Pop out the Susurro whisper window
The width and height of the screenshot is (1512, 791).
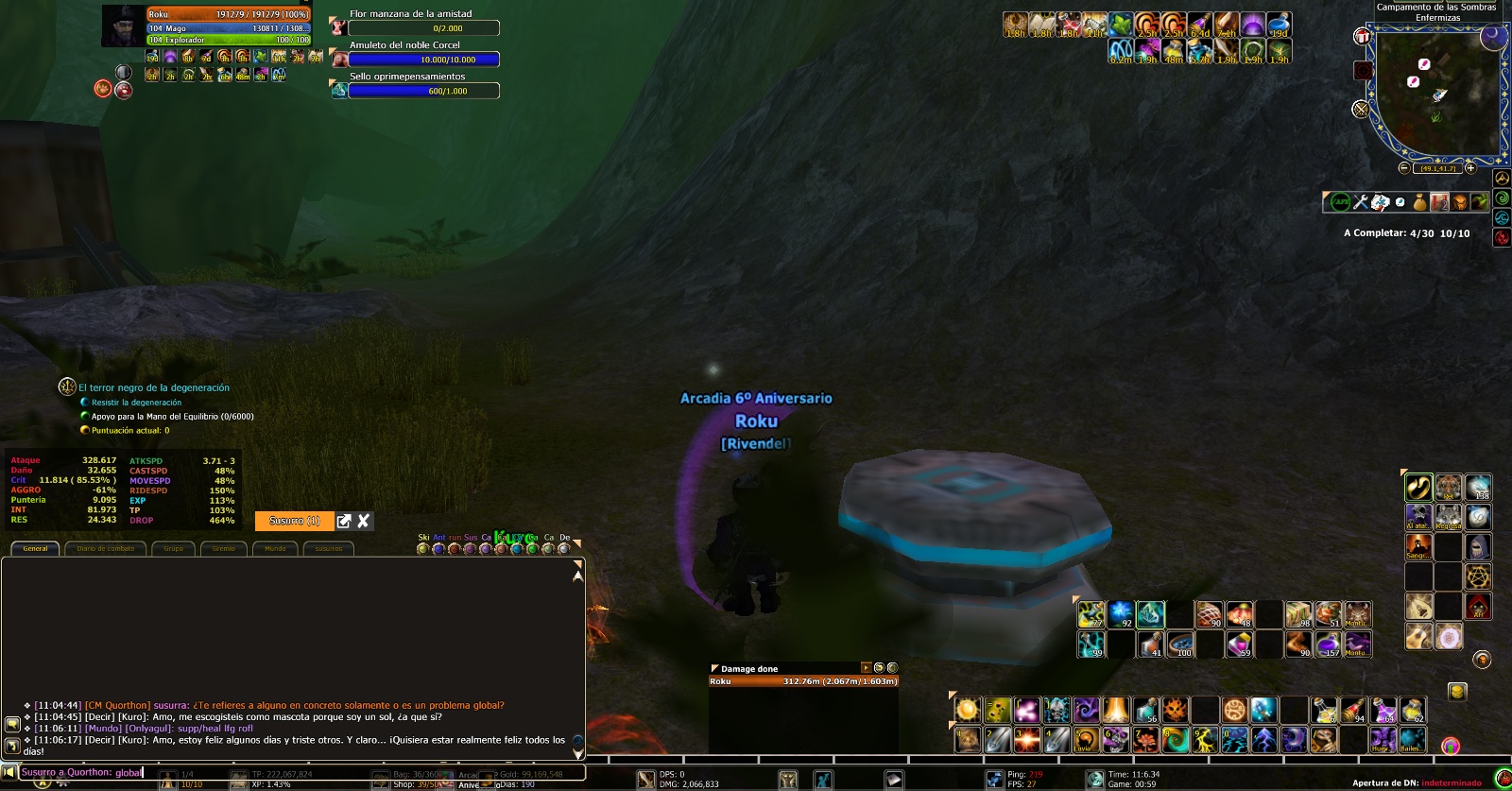[344, 521]
